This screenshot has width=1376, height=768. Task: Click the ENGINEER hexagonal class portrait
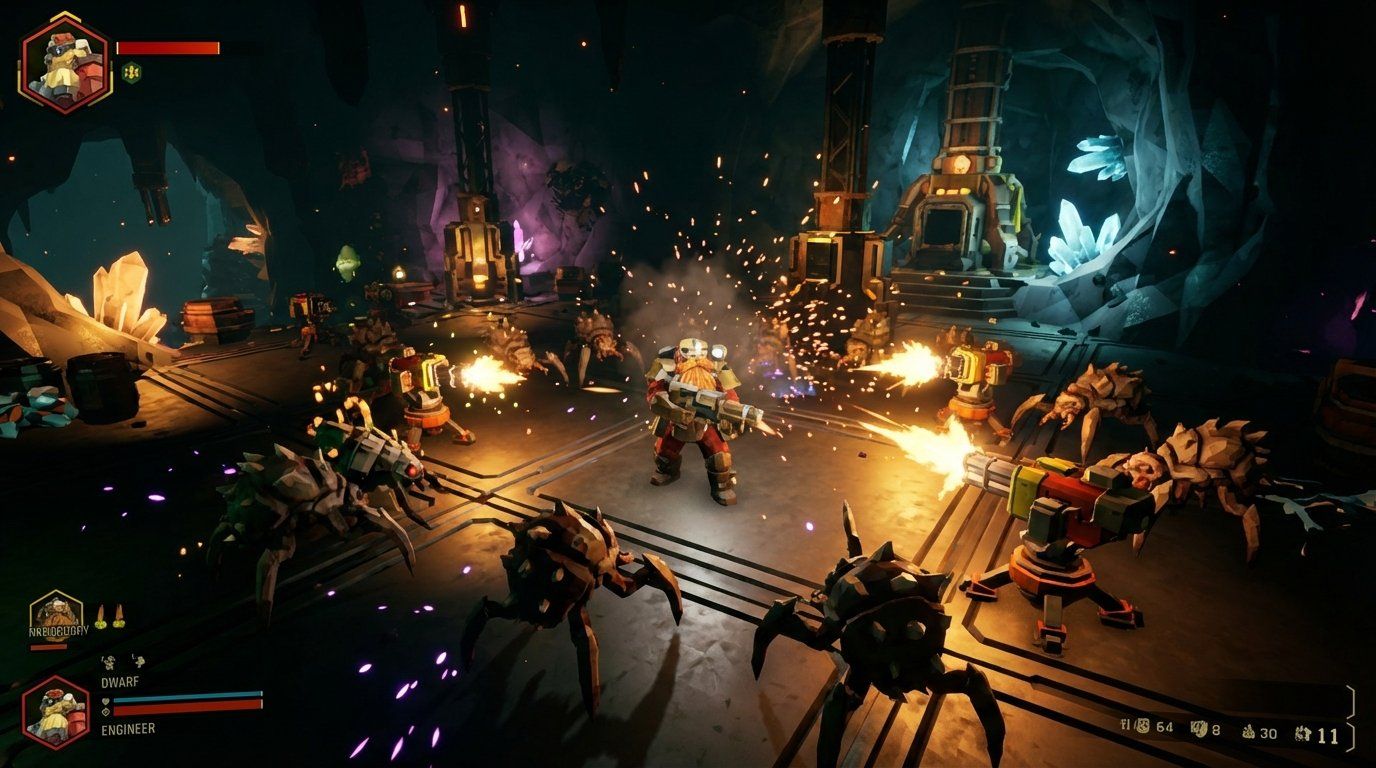pyautogui.click(x=55, y=713)
